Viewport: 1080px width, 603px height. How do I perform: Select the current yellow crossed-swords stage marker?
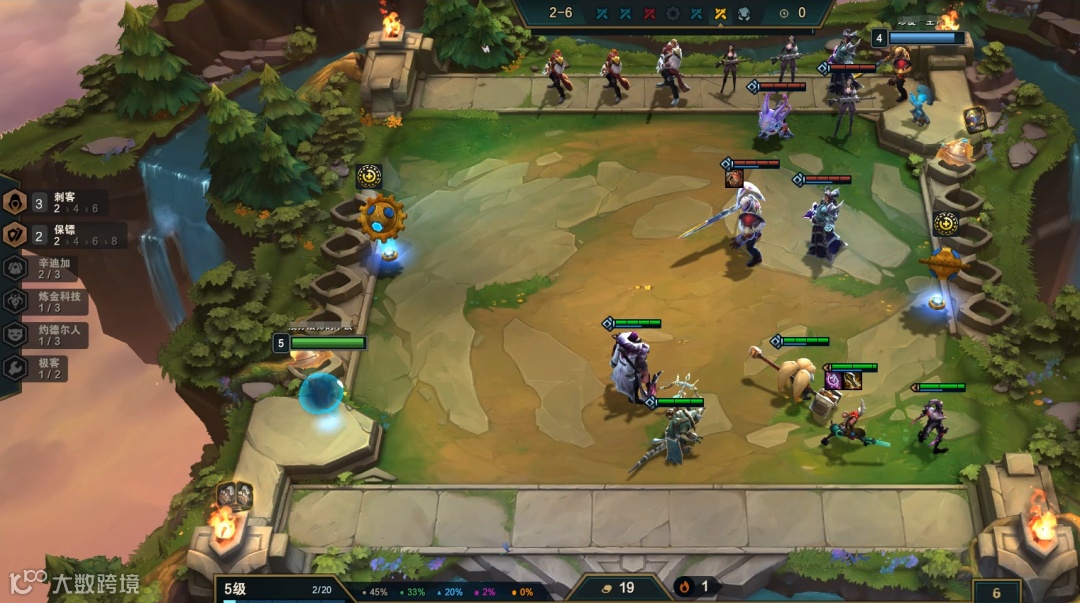(x=720, y=13)
